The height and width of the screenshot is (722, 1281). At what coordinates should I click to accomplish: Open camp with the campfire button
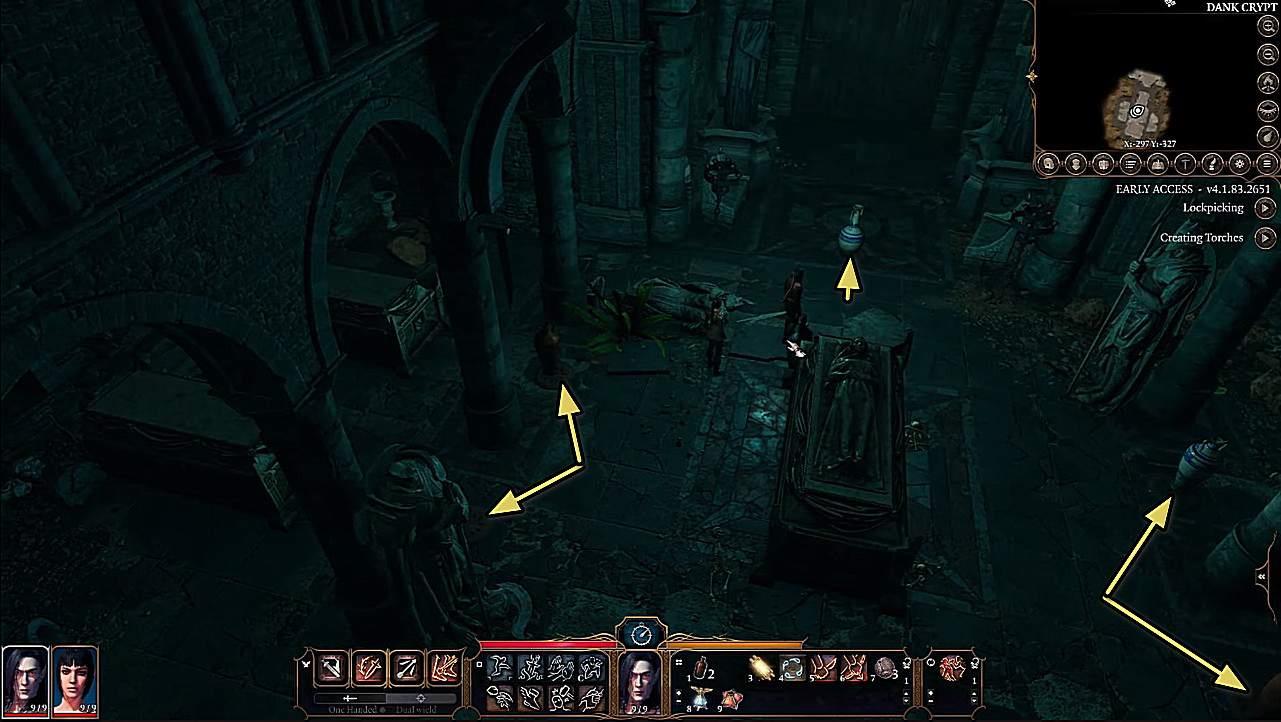1268,82
